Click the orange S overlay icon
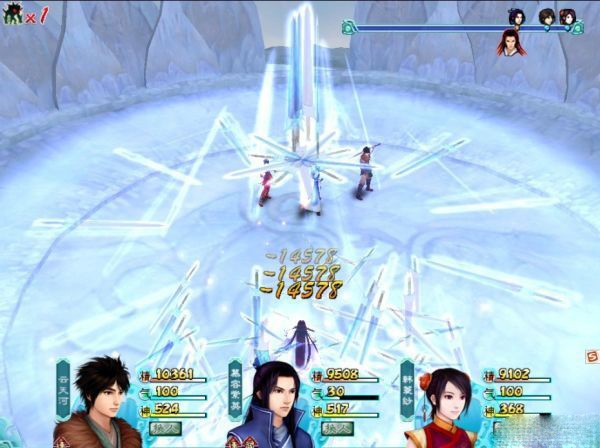 click(x=591, y=355)
